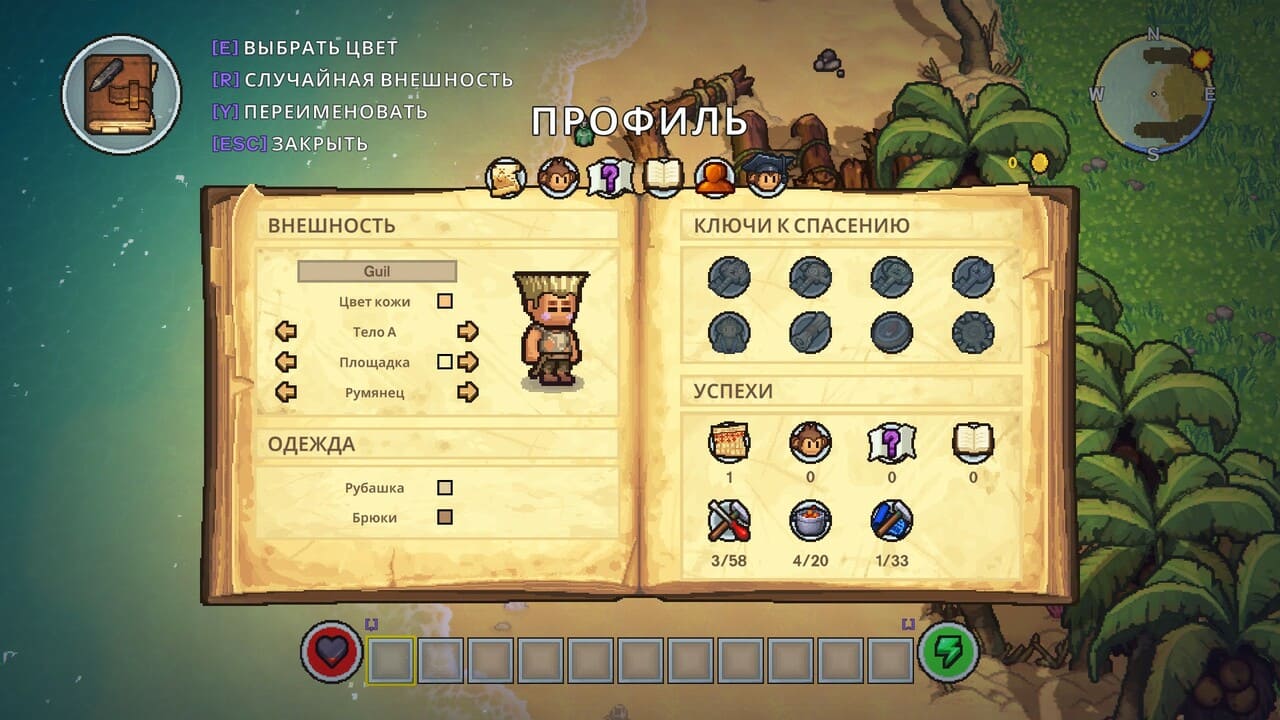The height and width of the screenshot is (720, 1280).
Task: Open the purple question mark tab
Action: coord(610,178)
